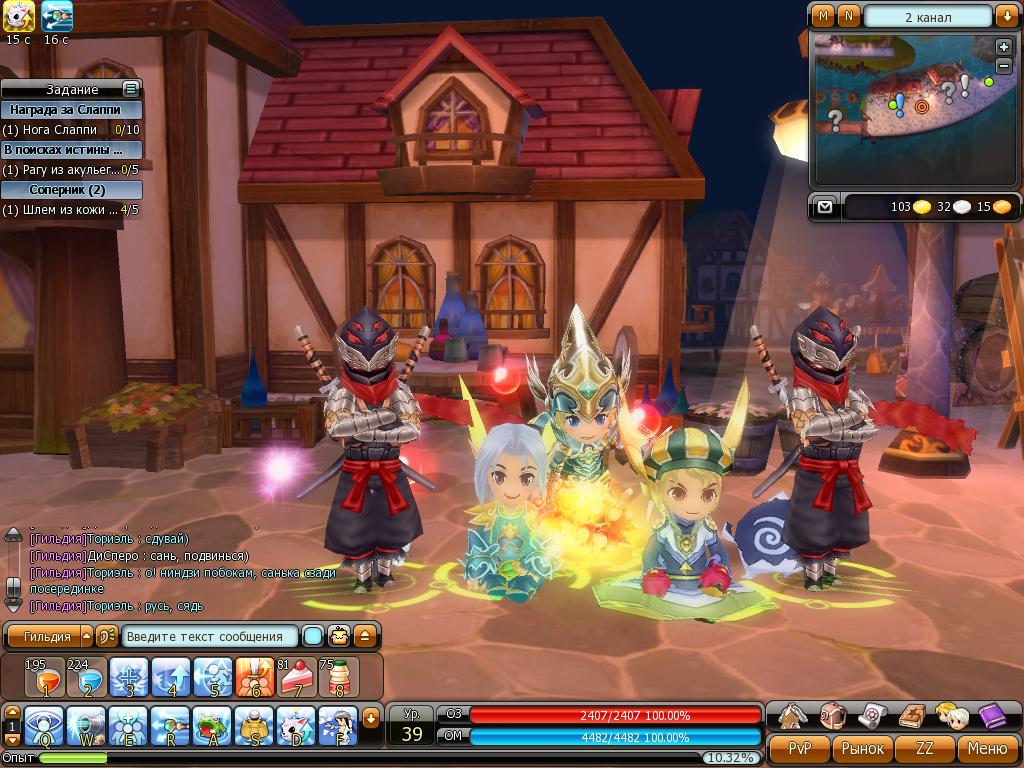Zoom in the minimap with plus button
The height and width of the screenshot is (768, 1024).
pyautogui.click(x=1004, y=47)
